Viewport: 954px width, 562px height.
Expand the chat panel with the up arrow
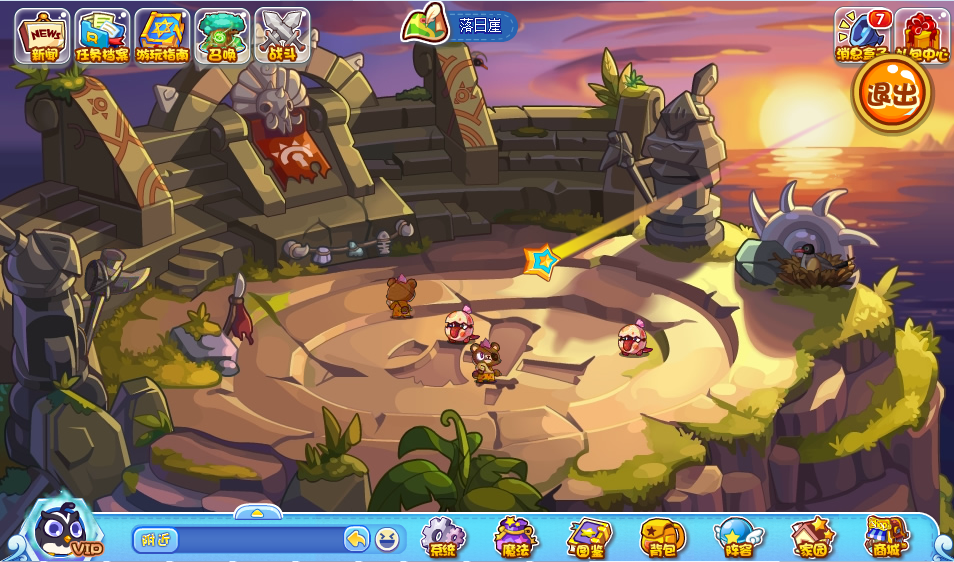(257, 513)
